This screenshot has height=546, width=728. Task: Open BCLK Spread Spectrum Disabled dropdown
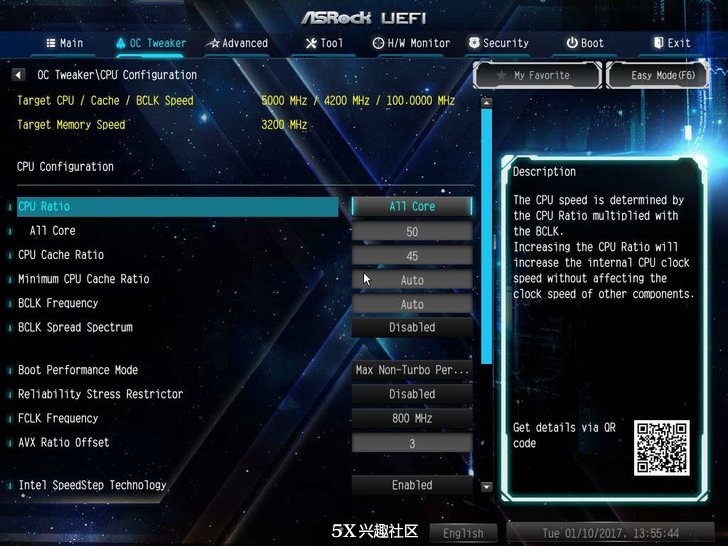[411, 327]
